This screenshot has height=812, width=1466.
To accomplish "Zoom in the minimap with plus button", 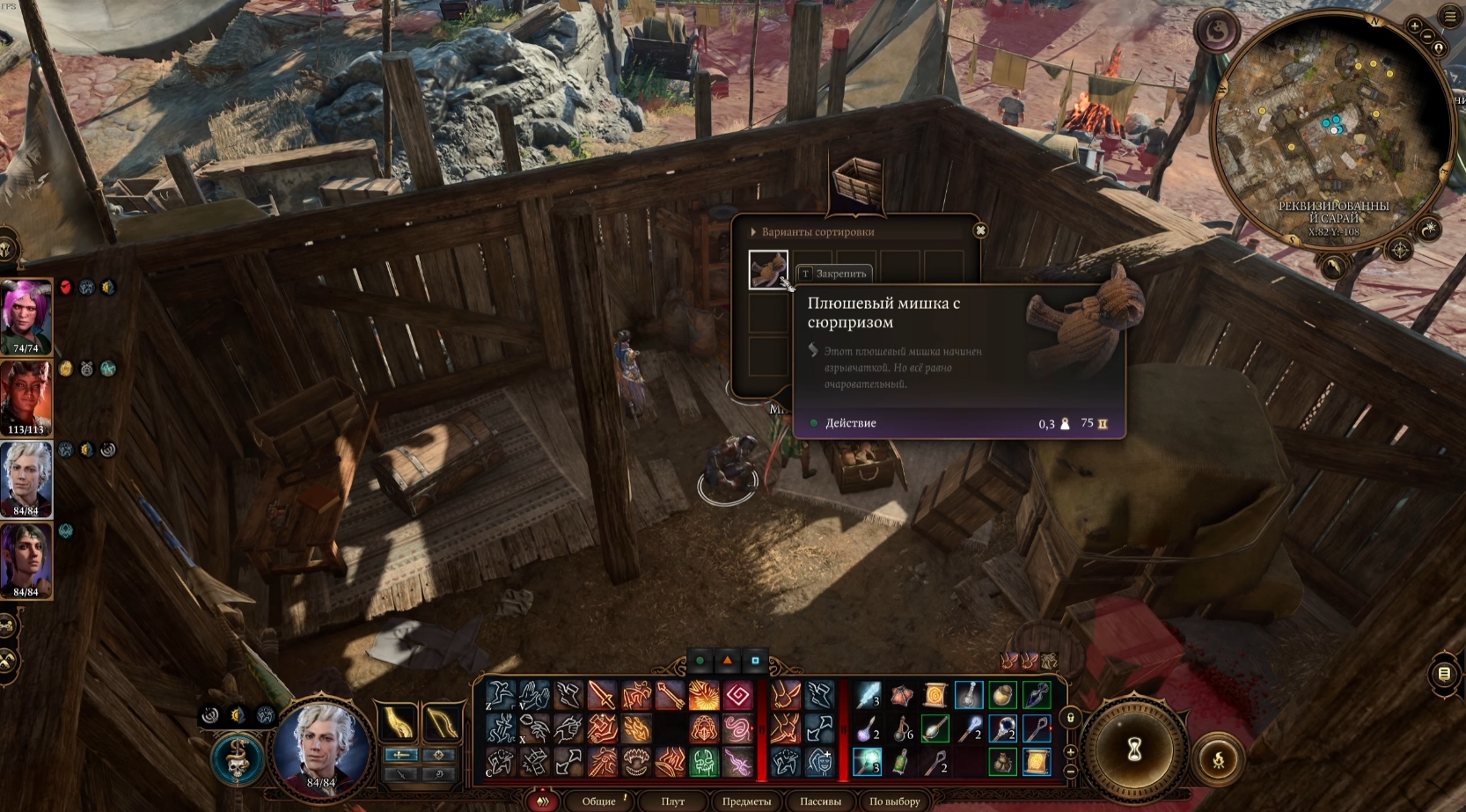I will tap(1415, 26).
